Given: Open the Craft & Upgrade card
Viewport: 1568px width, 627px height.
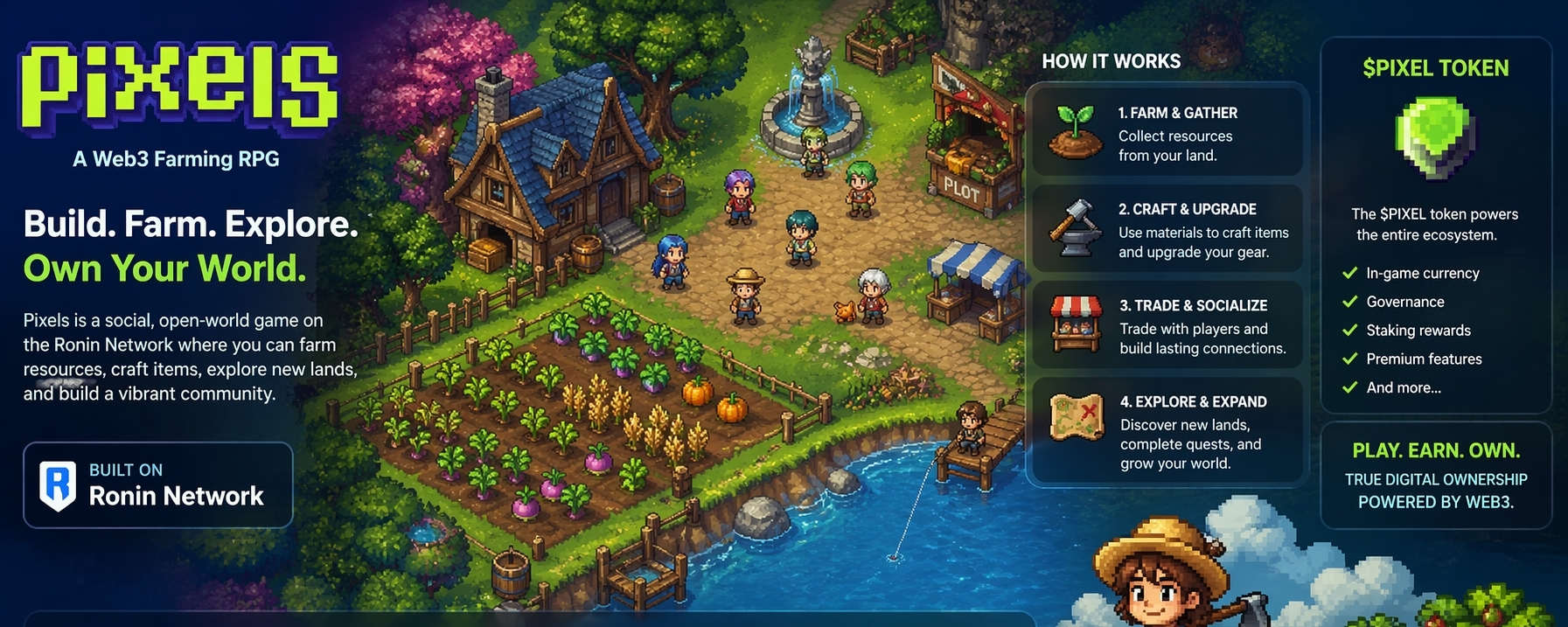Looking at the screenshot, I should click(x=1167, y=230).
